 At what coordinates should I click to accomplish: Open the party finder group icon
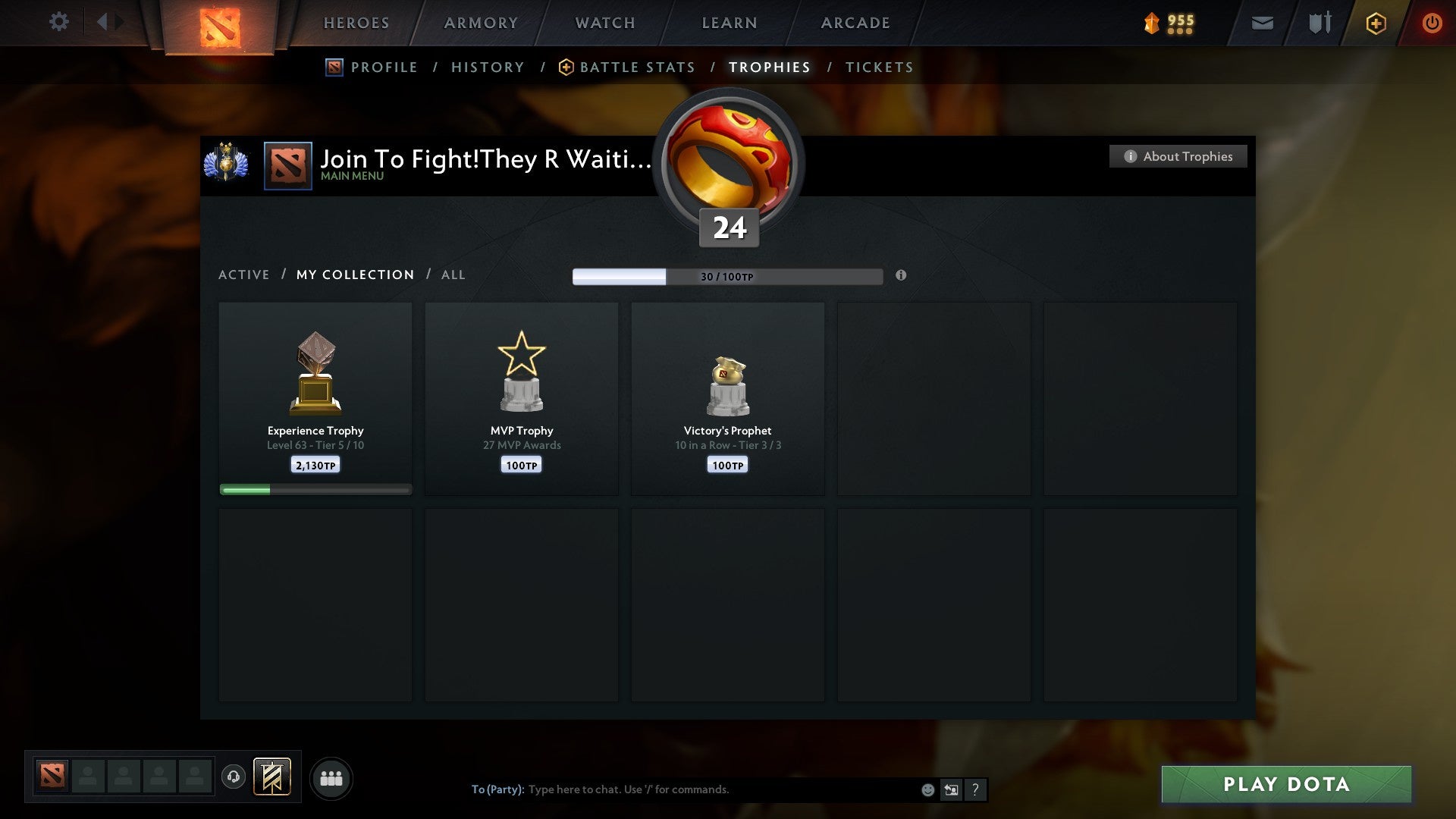pos(331,777)
